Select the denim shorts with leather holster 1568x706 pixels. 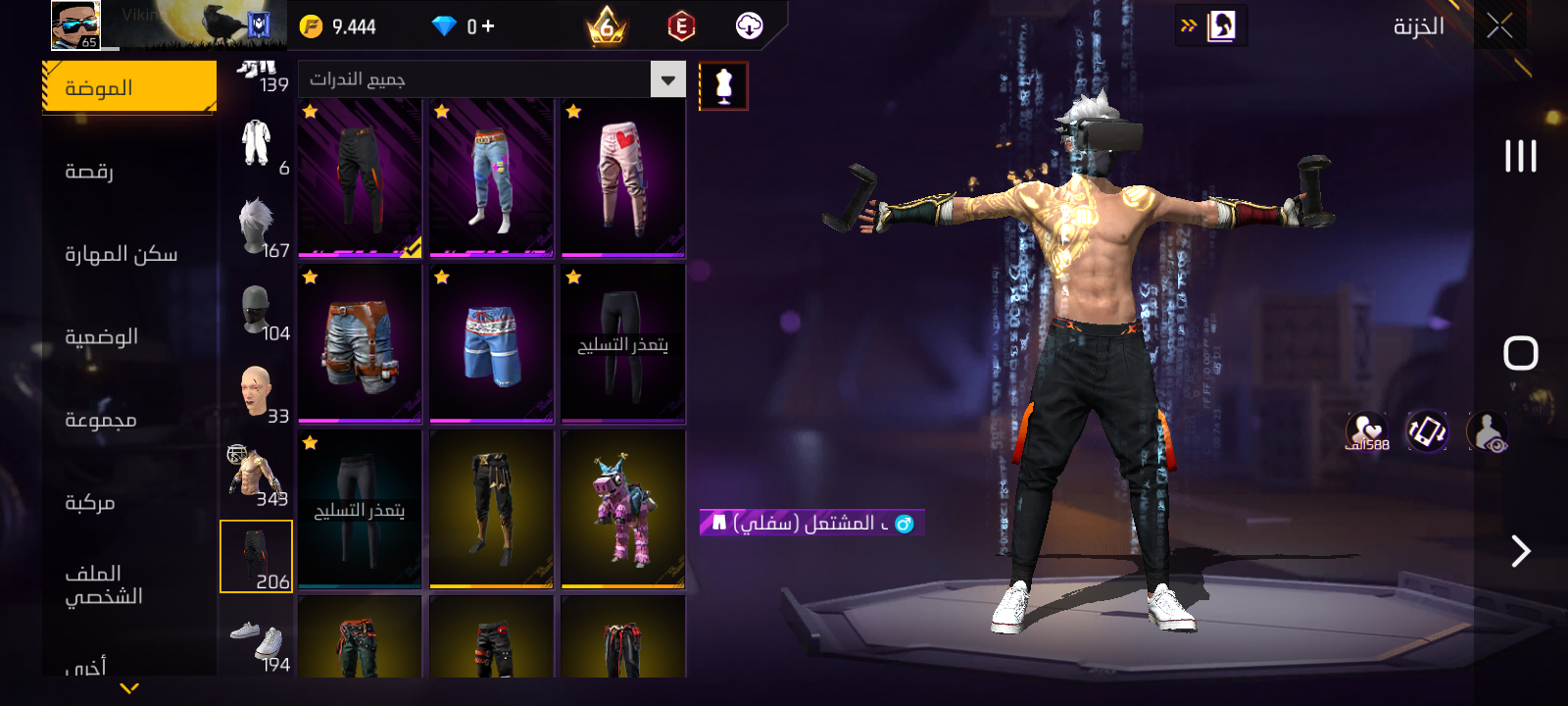360,344
